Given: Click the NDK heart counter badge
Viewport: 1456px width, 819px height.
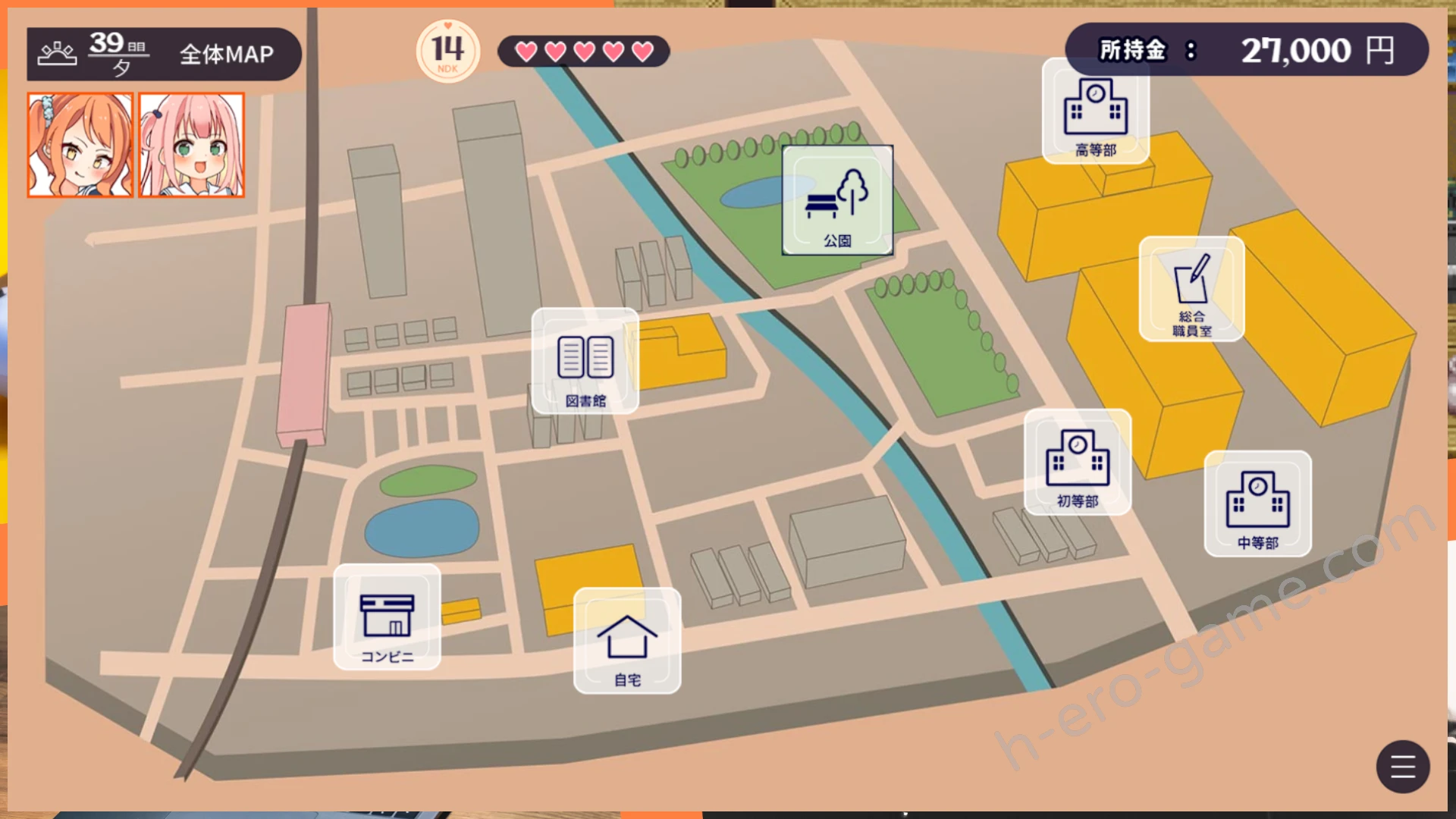Looking at the screenshot, I should pyautogui.click(x=448, y=51).
